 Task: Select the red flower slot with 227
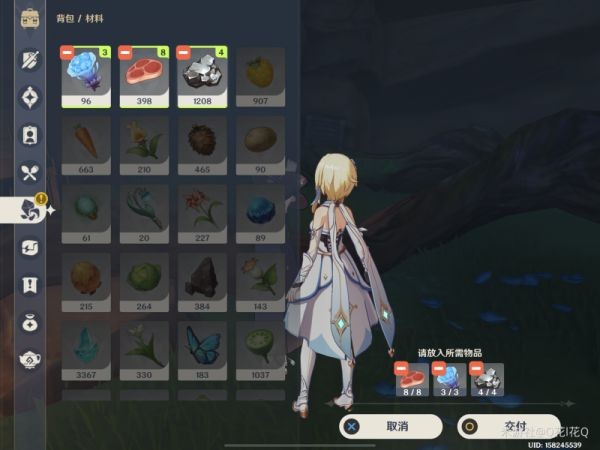[x=202, y=214]
